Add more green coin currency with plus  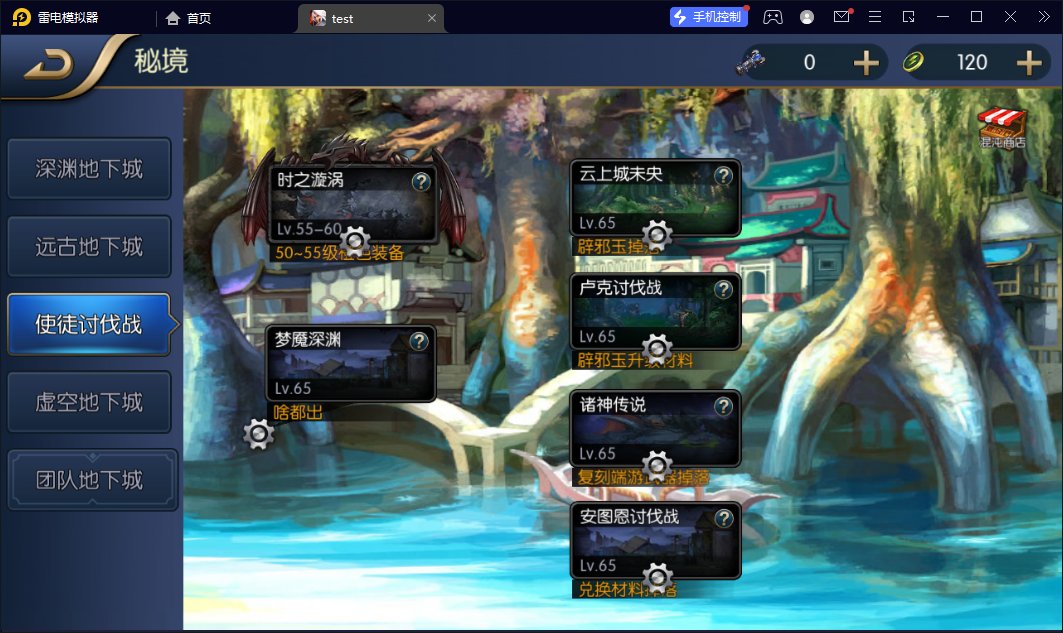point(1029,63)
